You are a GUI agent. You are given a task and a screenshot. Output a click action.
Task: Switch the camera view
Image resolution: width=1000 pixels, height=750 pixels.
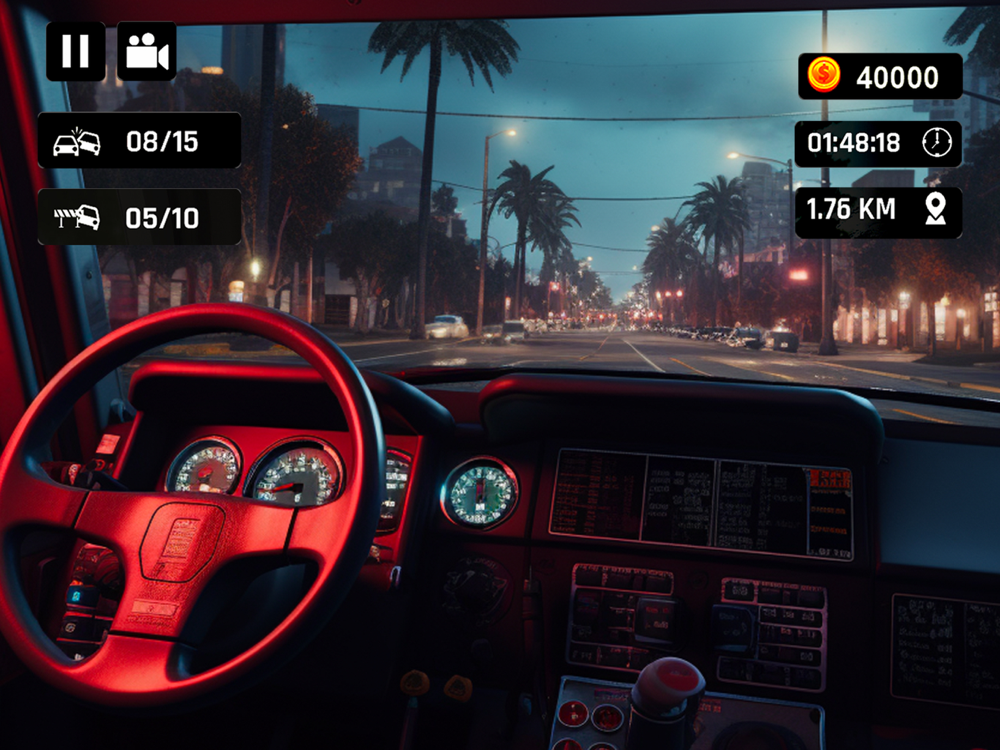coord(147,51)
